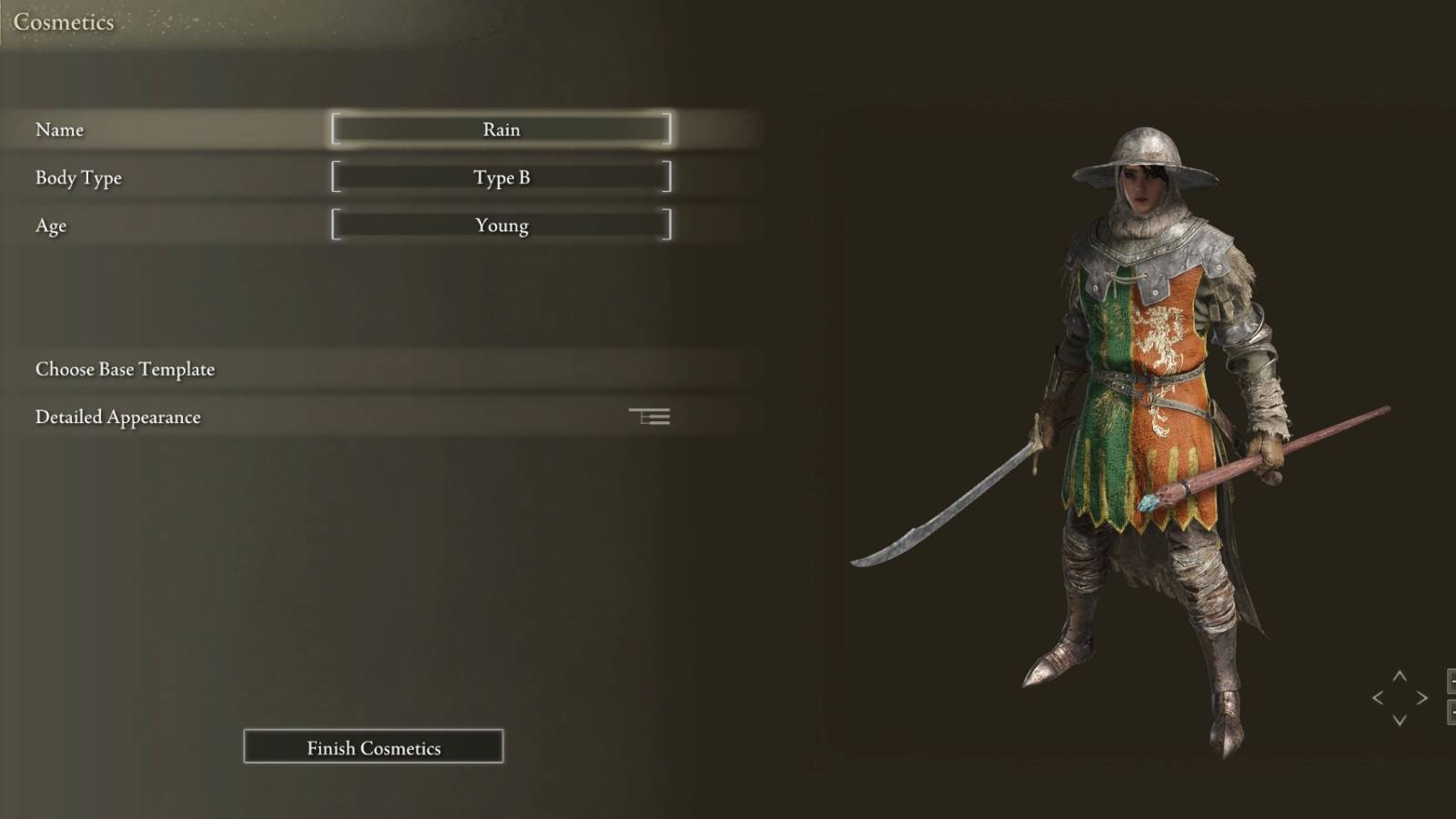Open Choose Base Template
Screen dimensions: 1456x819
(125, 369)
